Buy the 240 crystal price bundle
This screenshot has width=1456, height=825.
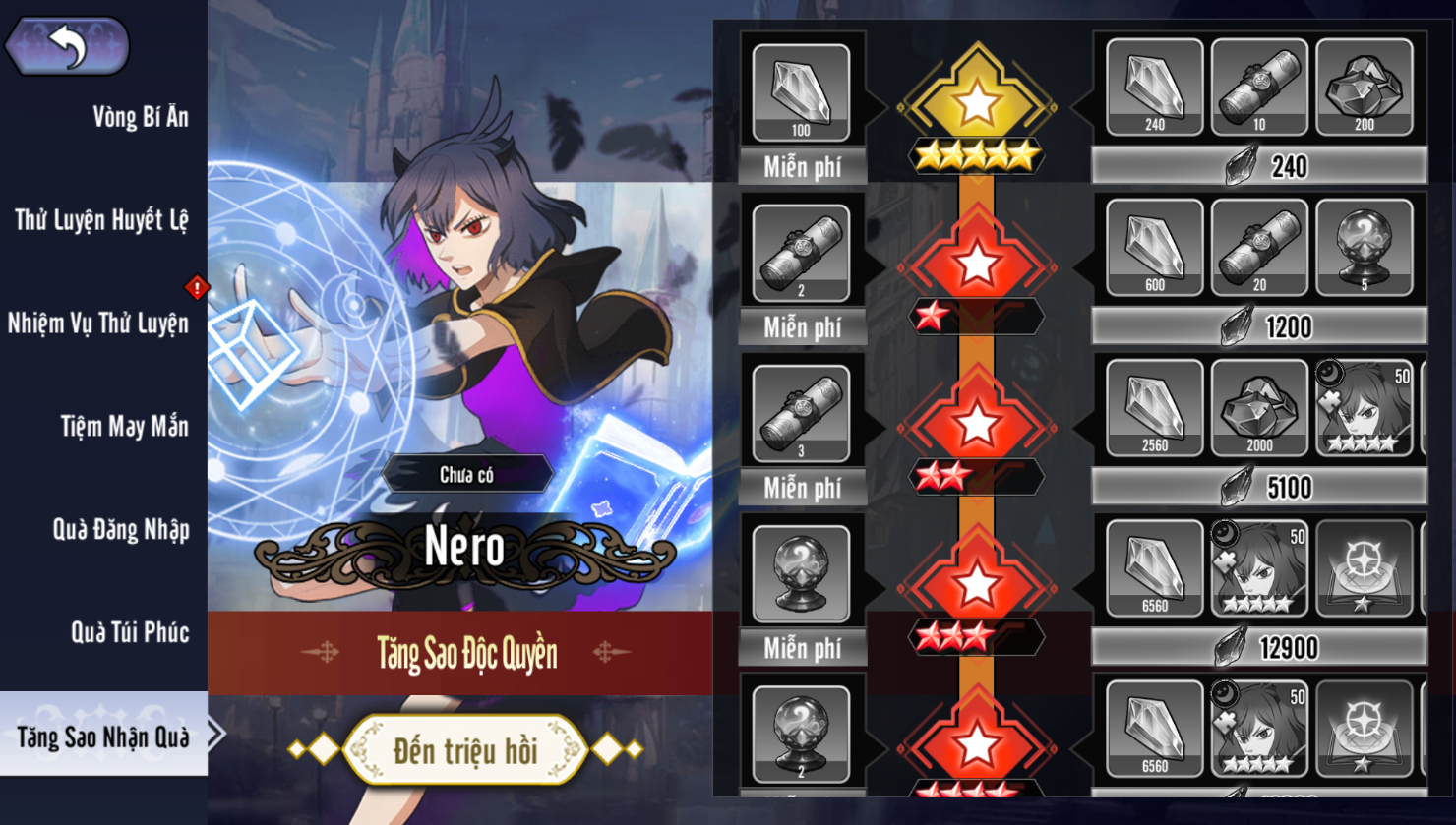1259,166
